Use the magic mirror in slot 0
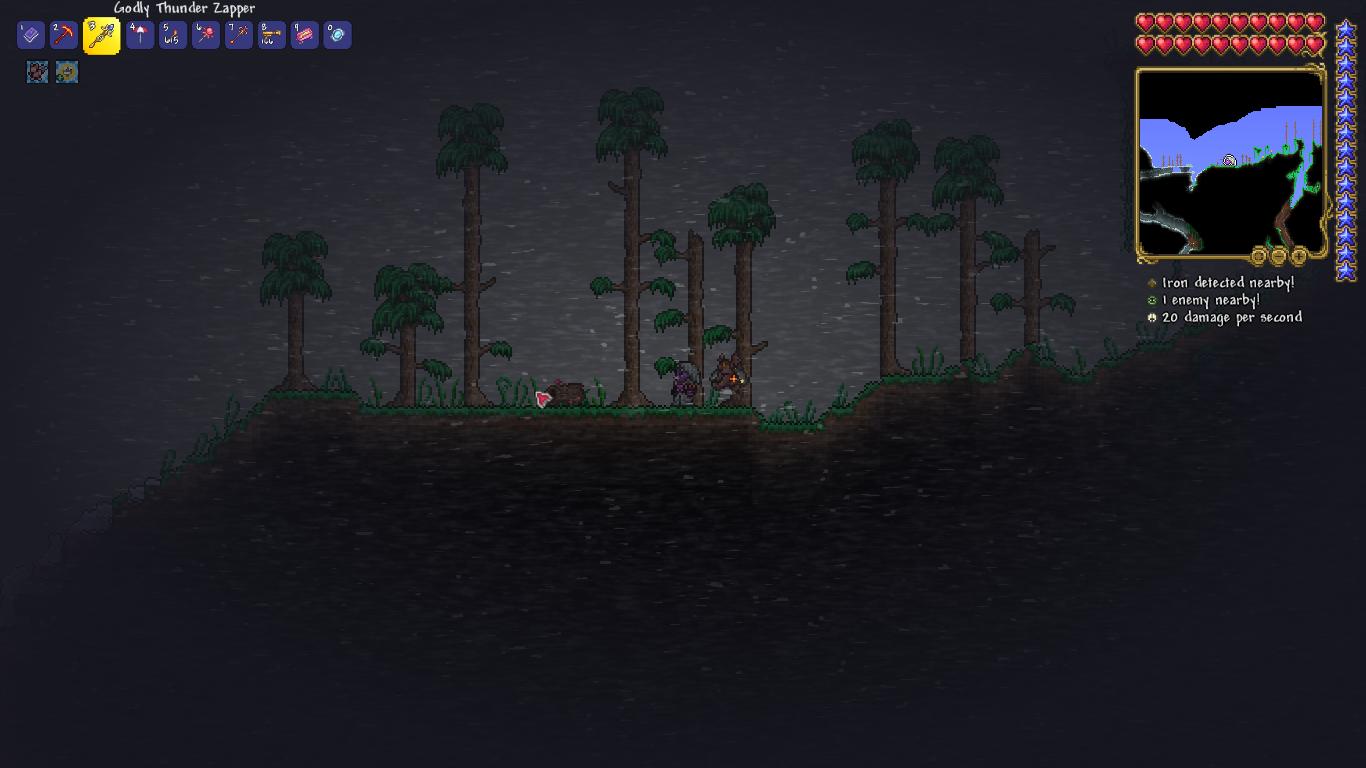 [x=338, y=36]
